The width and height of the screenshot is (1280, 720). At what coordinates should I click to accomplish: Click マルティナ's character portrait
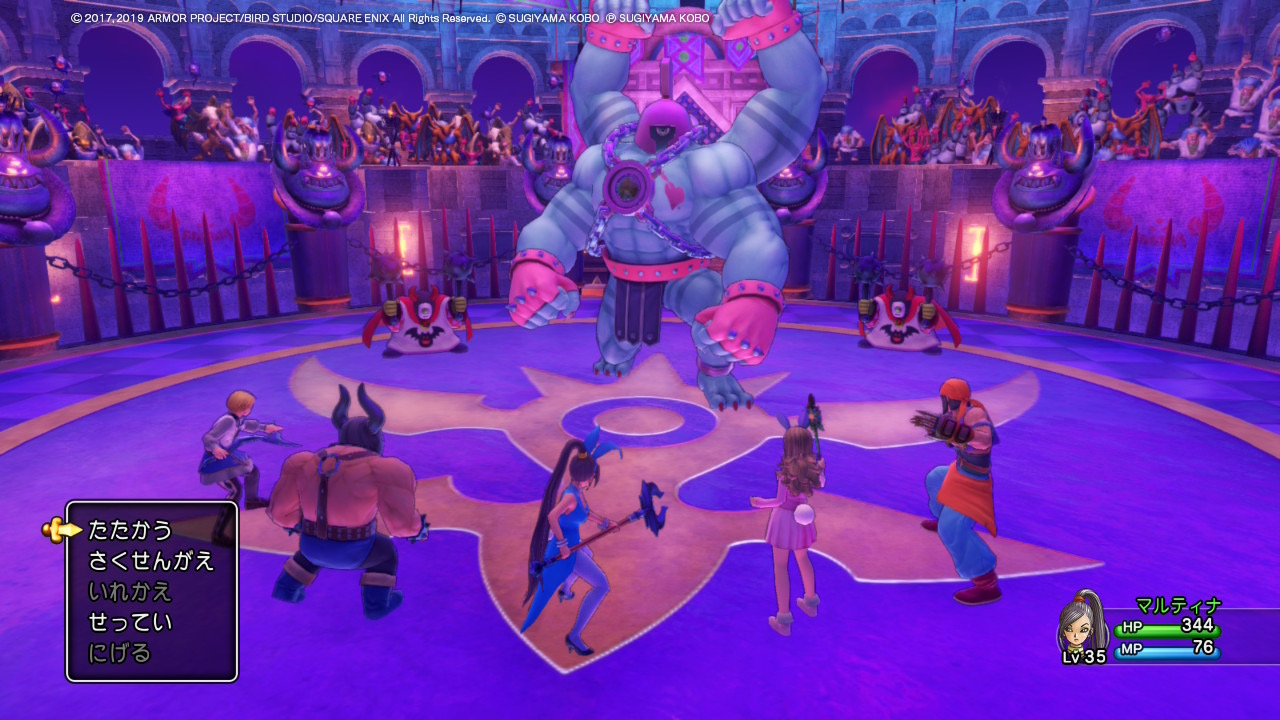coord(1083,627)
